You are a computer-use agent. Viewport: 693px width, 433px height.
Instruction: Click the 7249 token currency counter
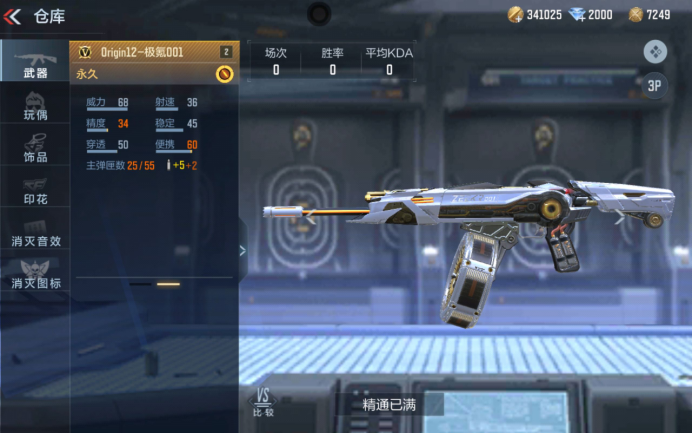click(x=649, y=15)
